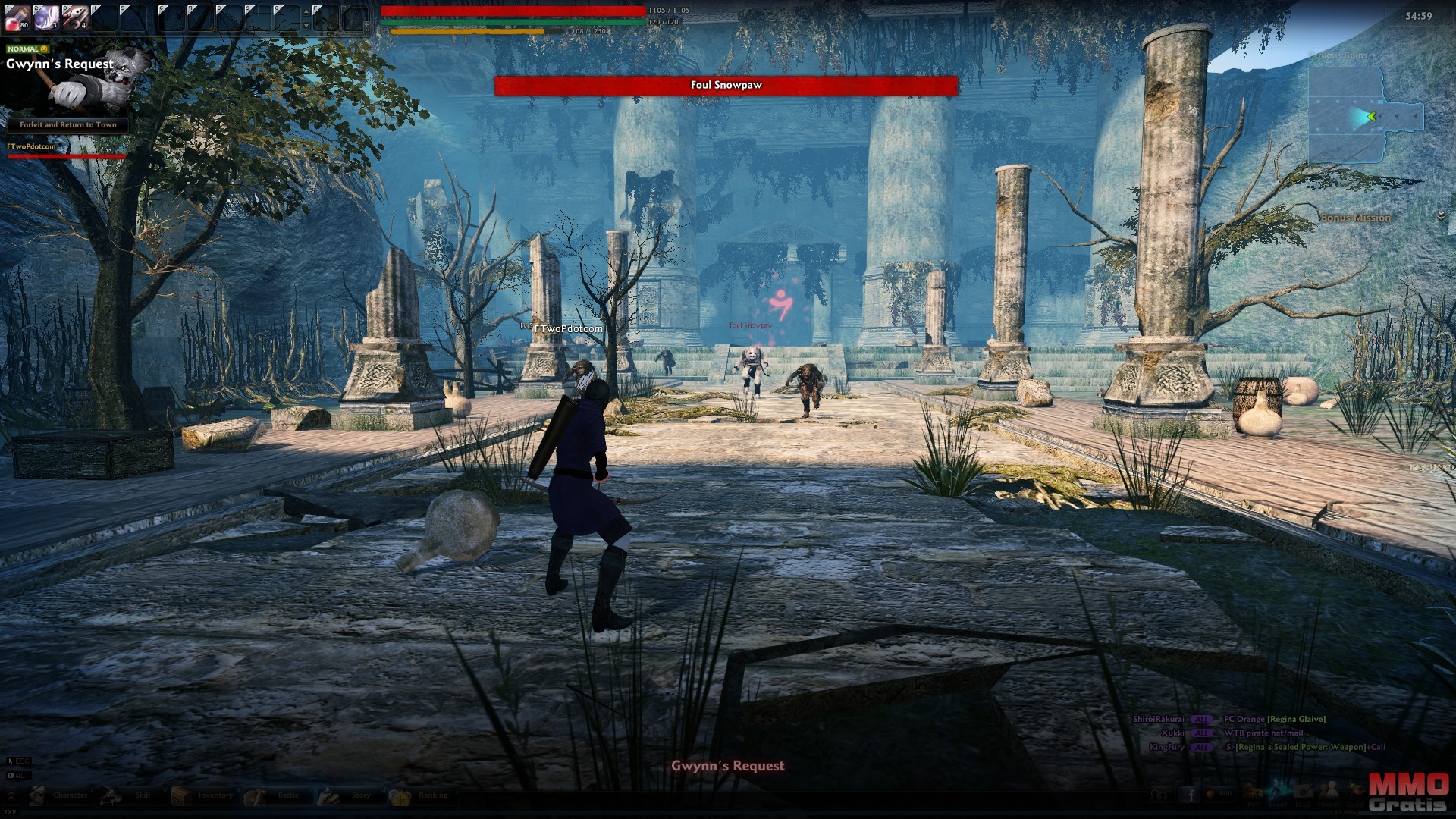Viewport: 1456px width, 819px height.
Task: Open the Character menu
Action: point(59,795)
